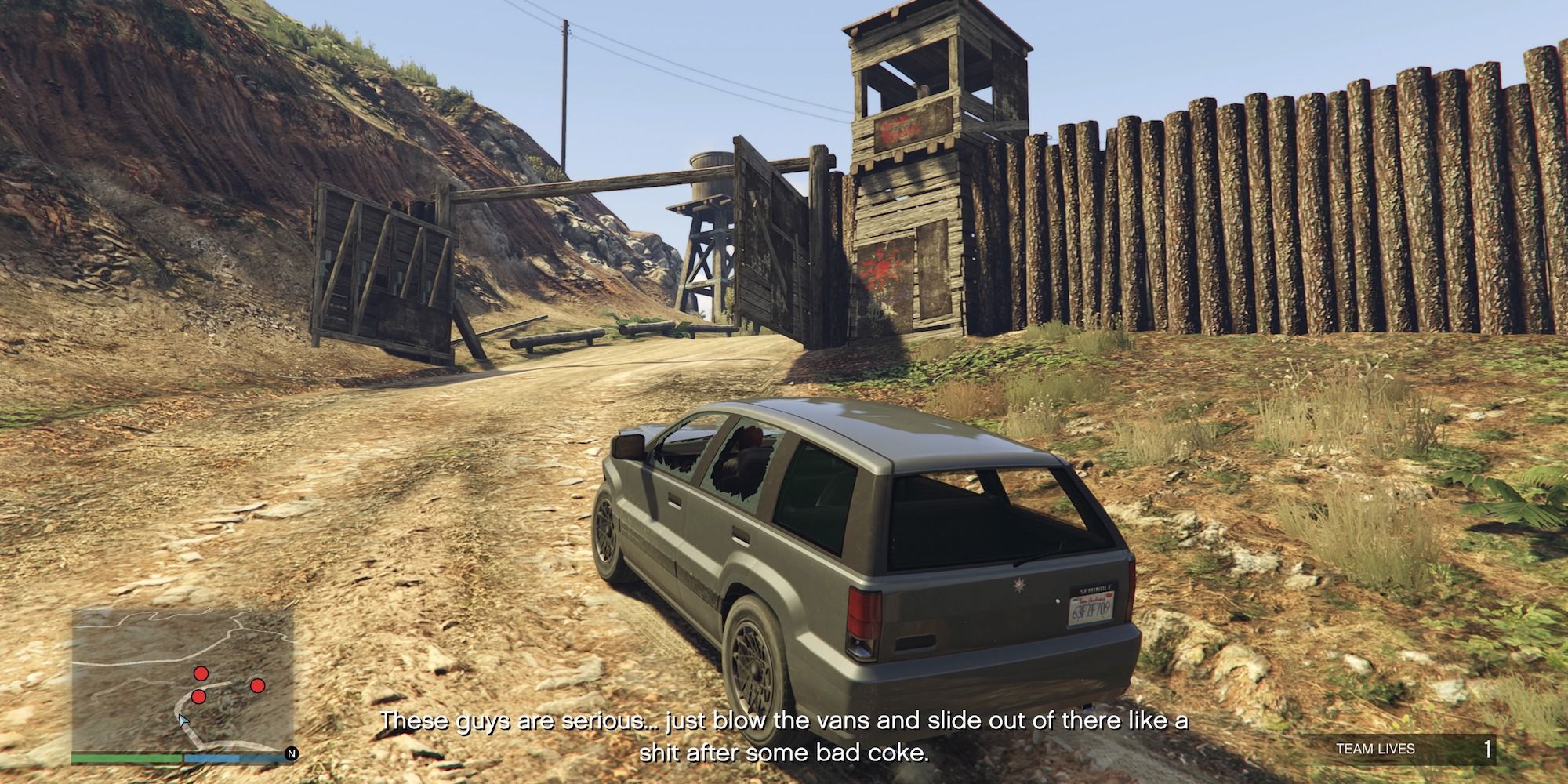The height and width of the screenshot is (784, 1568).
Task: Click the north red blip on the minimap
Action: (x=201, y=673)
